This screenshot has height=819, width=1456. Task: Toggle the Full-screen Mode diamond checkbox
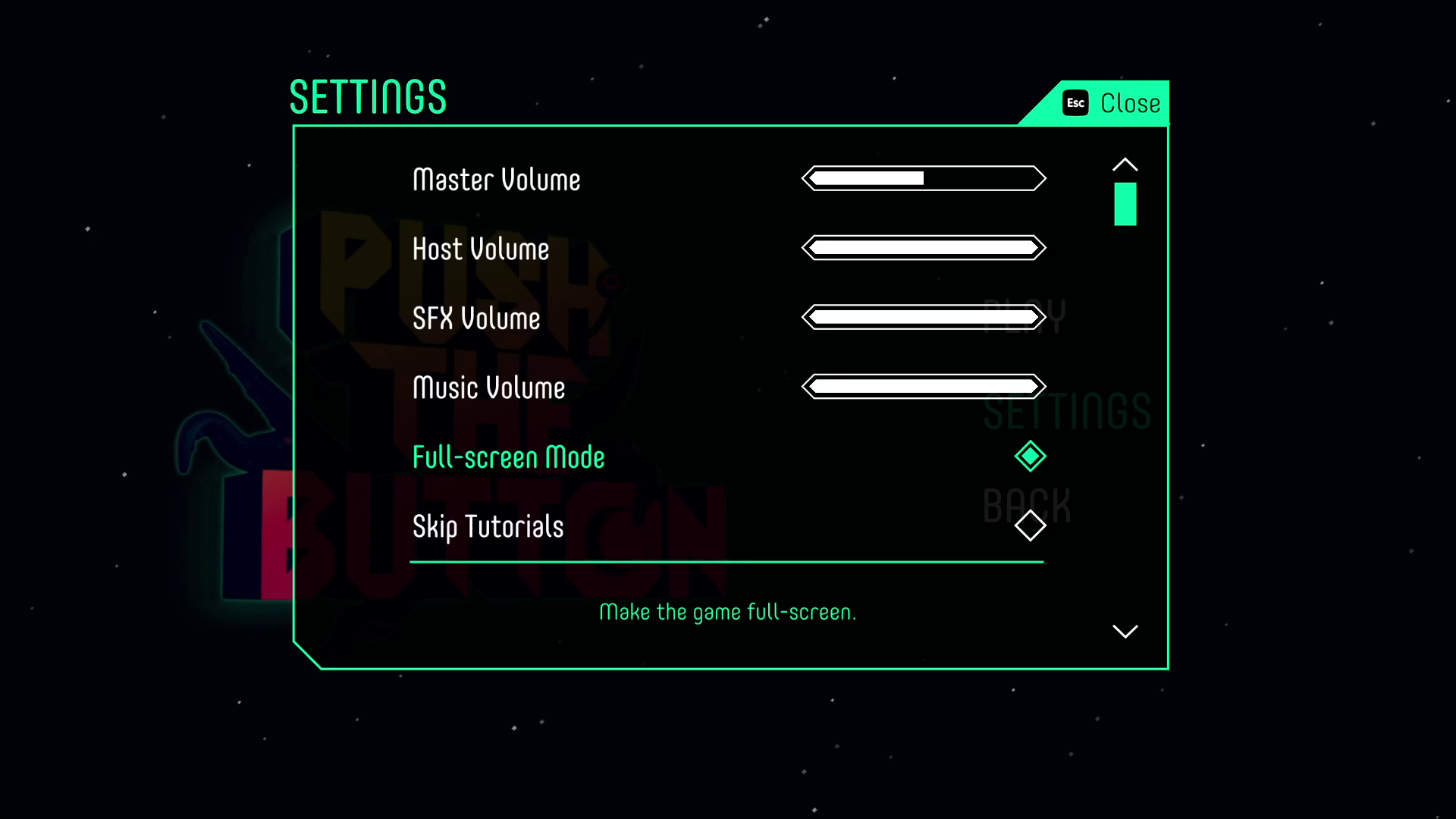coord(1030,457)
